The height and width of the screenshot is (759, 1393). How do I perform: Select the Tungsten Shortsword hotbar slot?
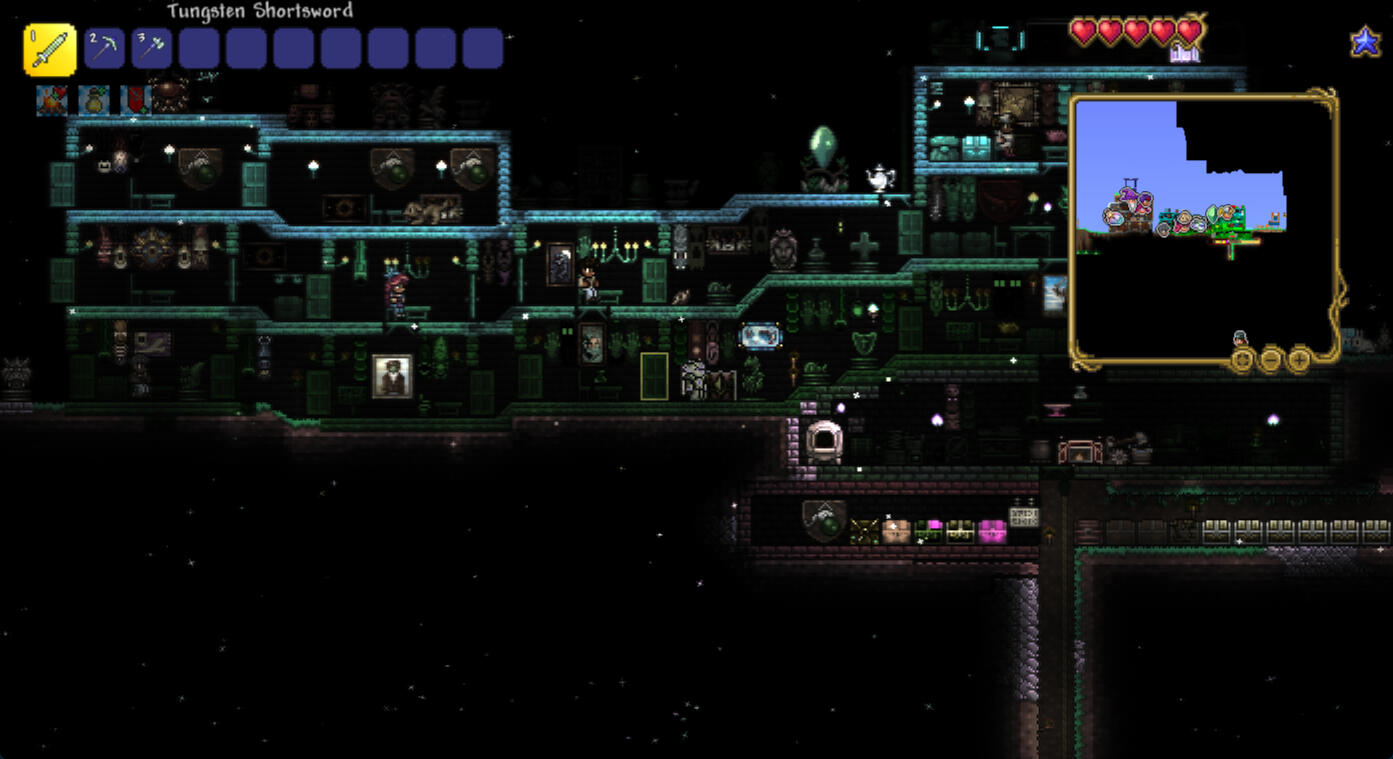click(50, 49)
